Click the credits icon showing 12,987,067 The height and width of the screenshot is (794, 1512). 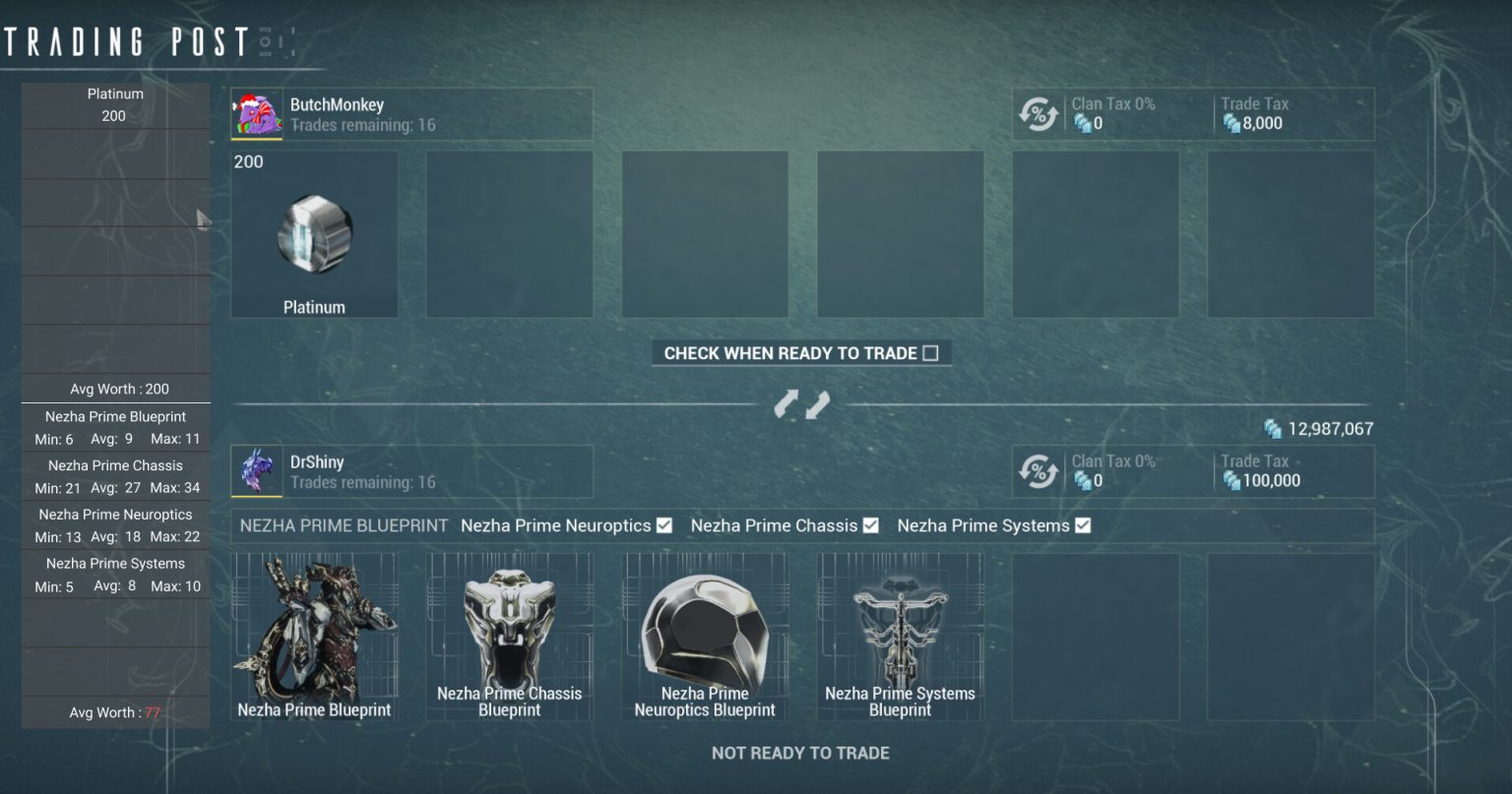click(1272, 429)
